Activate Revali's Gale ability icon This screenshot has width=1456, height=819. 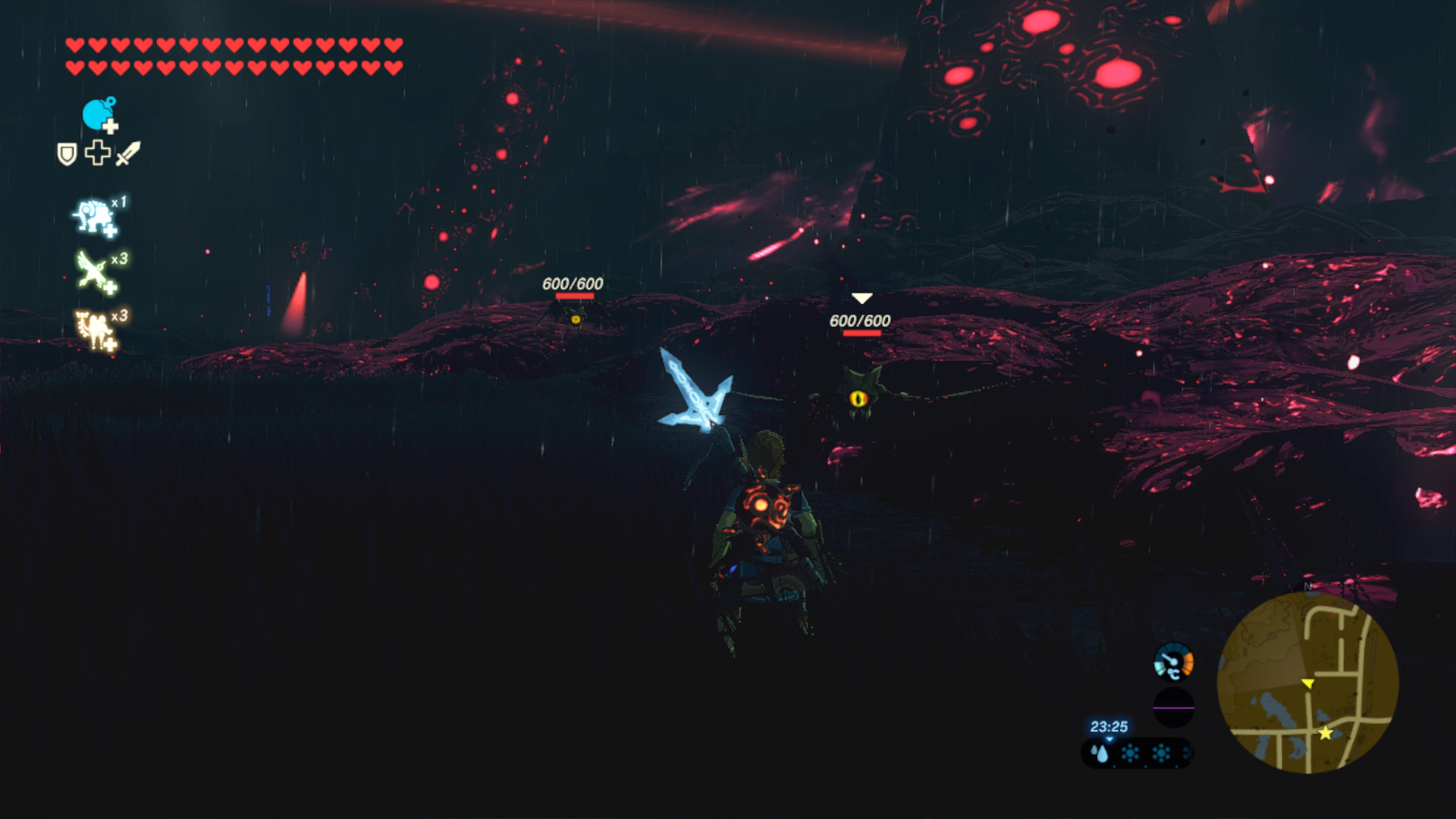(x=95, y=272)
